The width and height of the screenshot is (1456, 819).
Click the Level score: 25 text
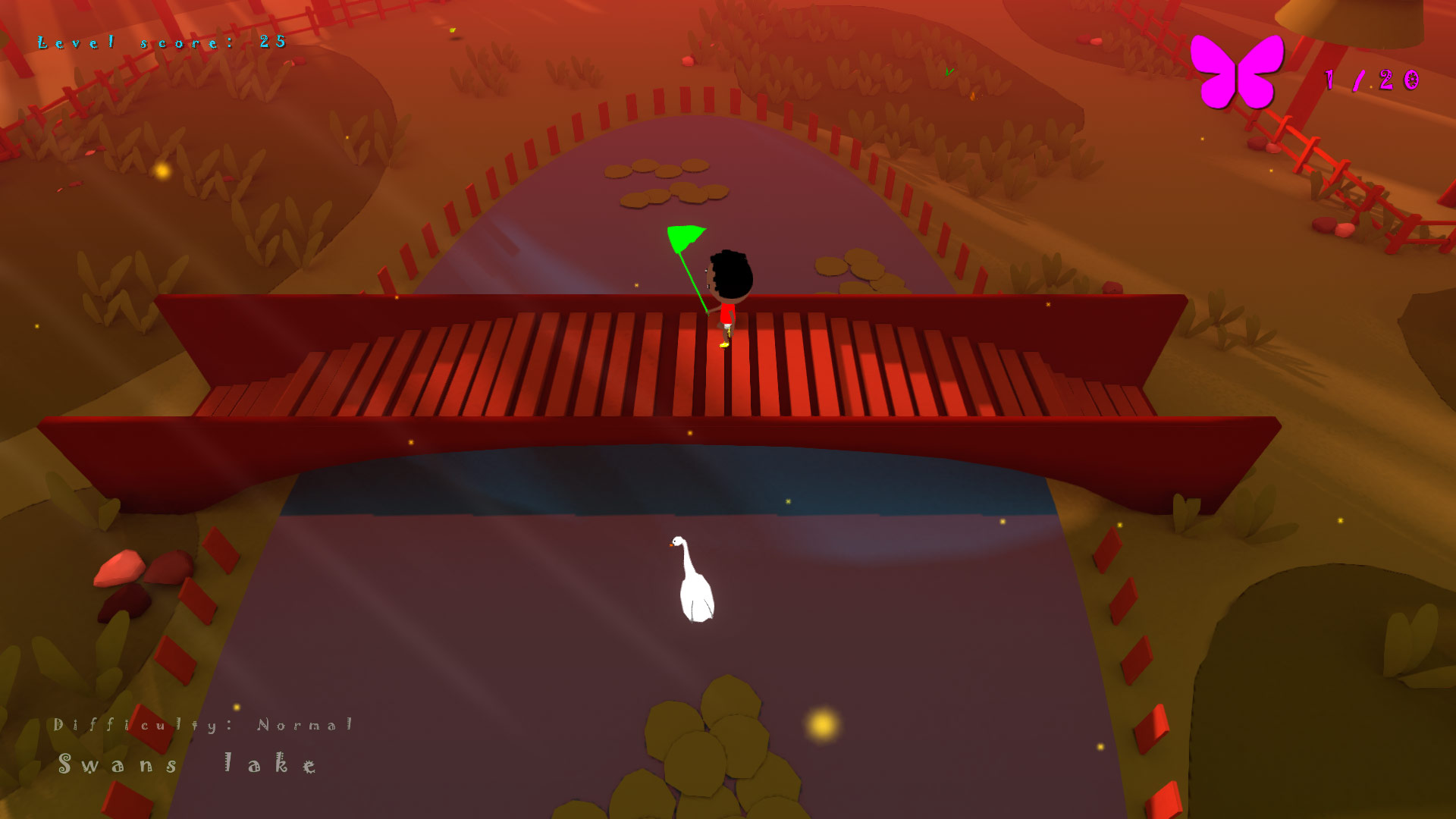[161, 43]
